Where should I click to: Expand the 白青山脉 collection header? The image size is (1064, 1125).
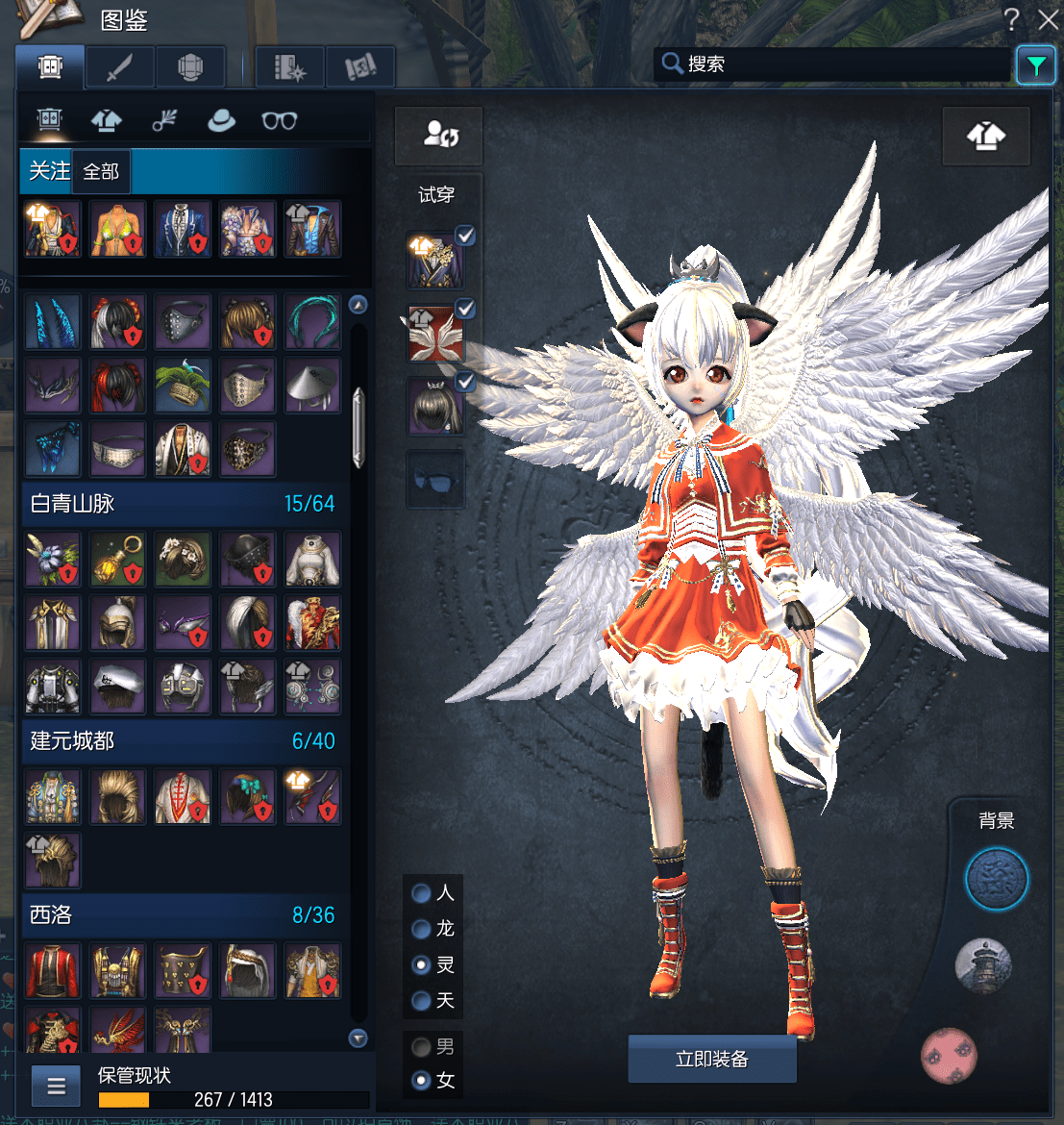(x=183, y=503)
